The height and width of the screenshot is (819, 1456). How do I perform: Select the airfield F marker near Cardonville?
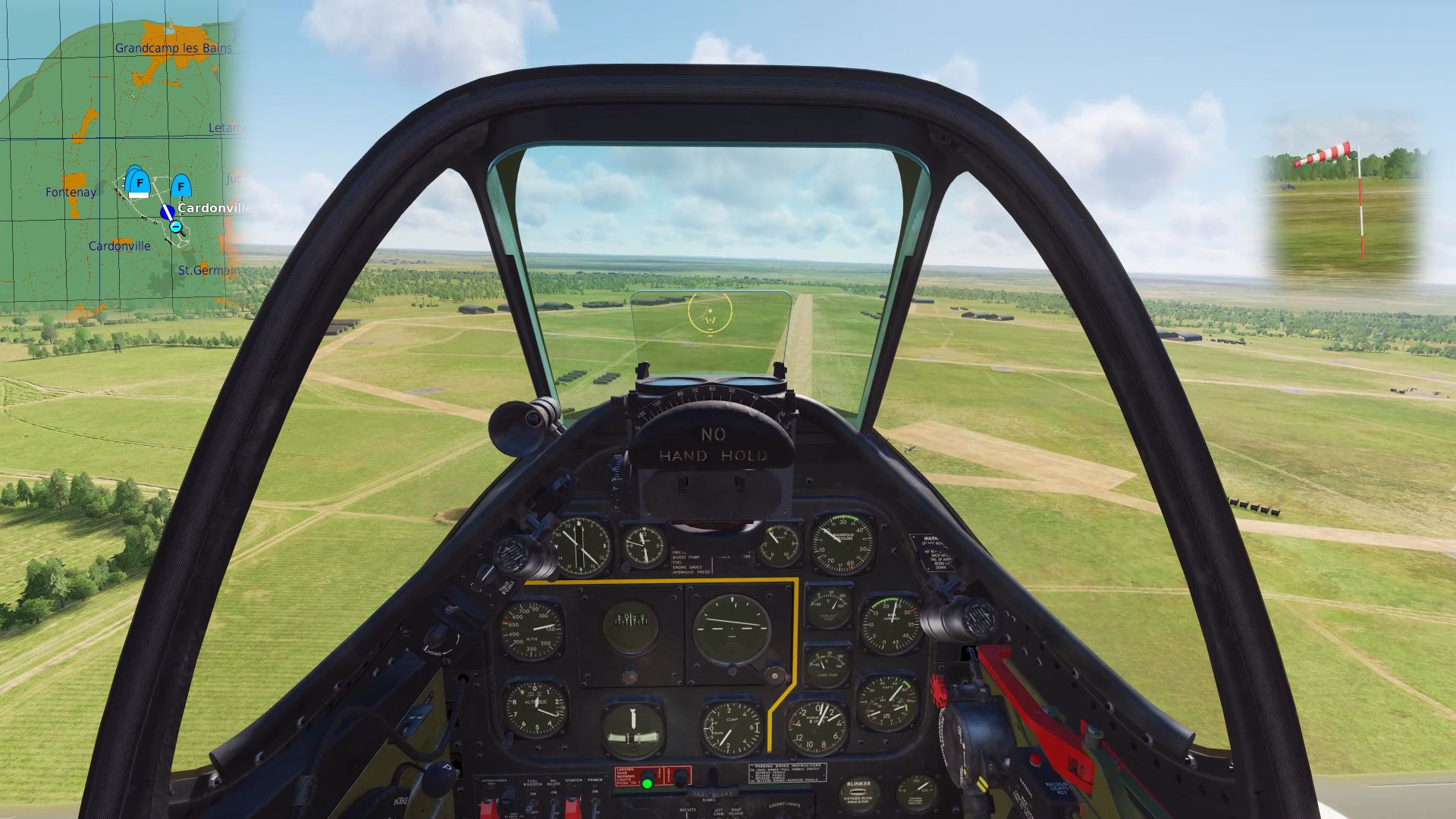coord(180,187)
